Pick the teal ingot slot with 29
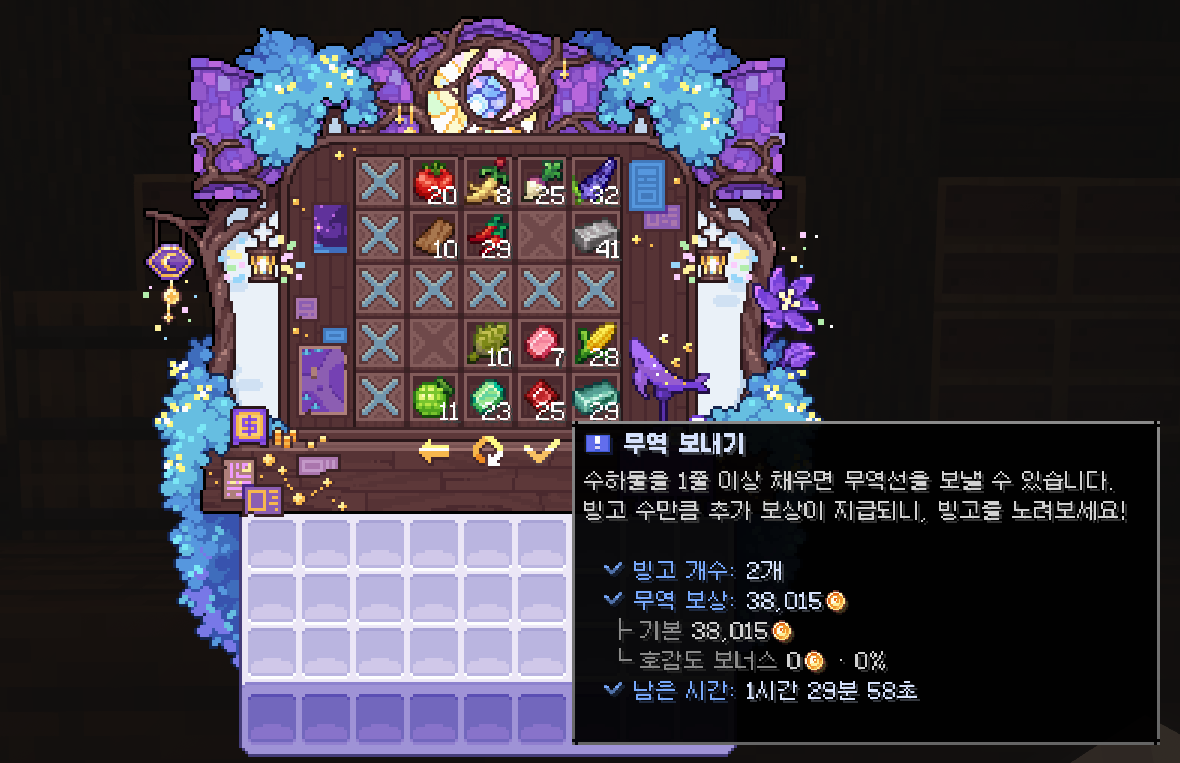 coord(596,397)
